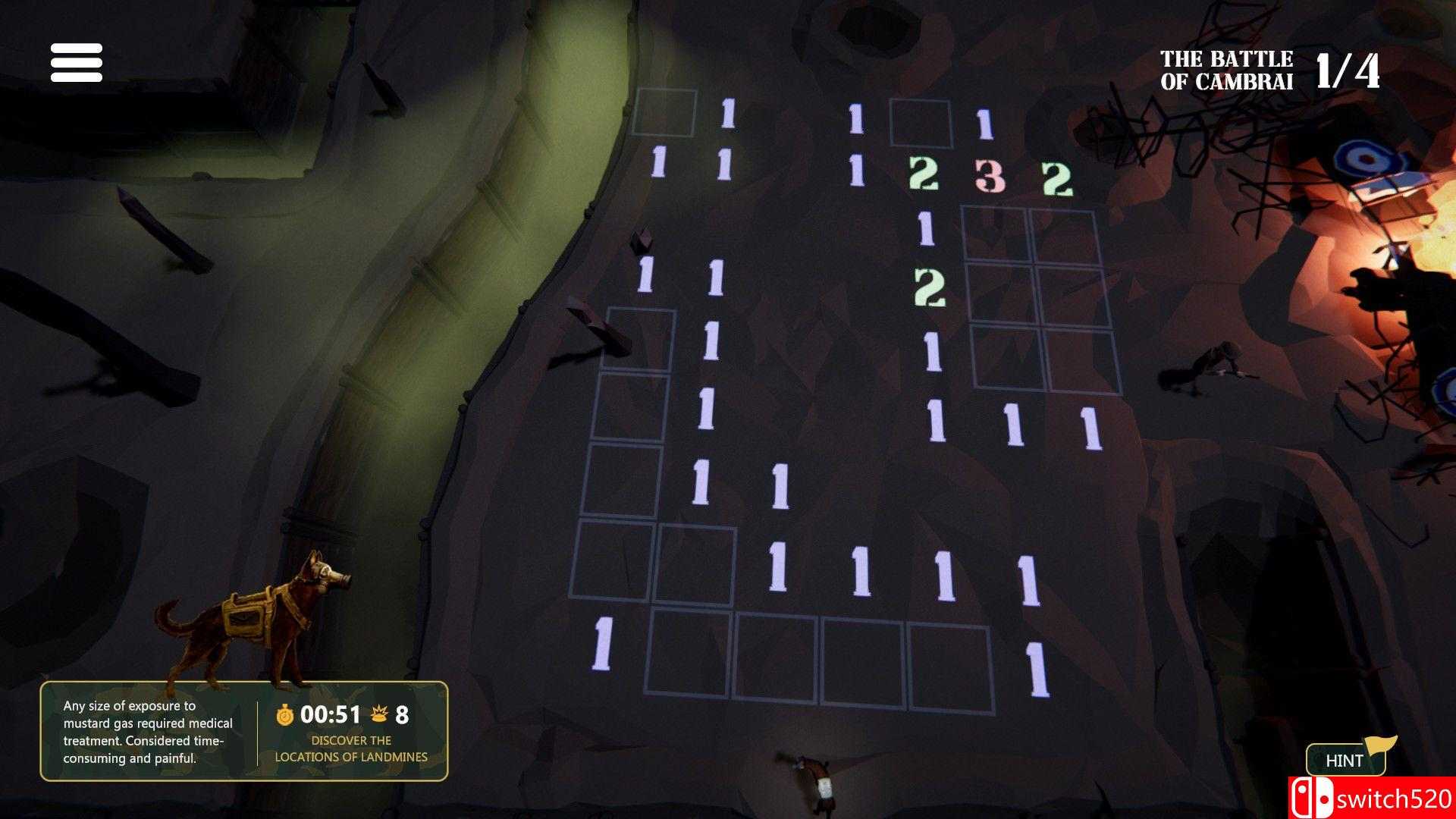Open the hamburger menu

[x=76, y=64]
